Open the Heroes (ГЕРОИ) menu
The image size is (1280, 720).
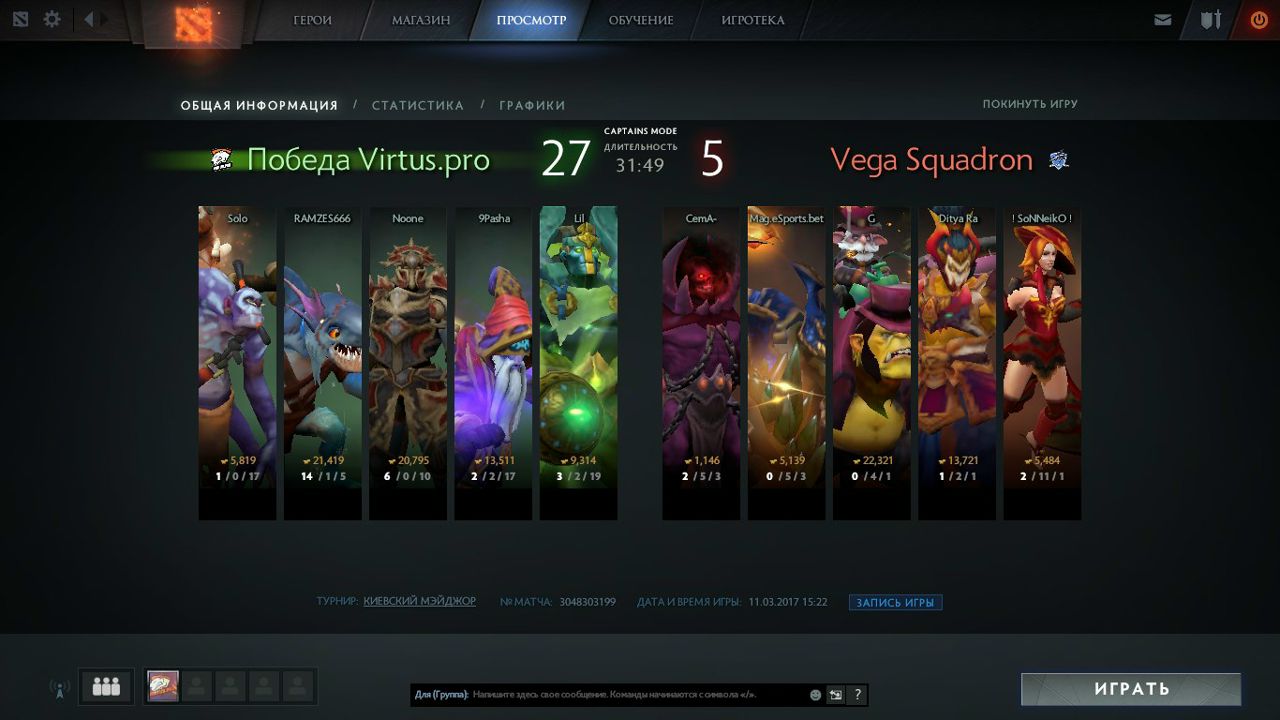click(x=312, y=20)
